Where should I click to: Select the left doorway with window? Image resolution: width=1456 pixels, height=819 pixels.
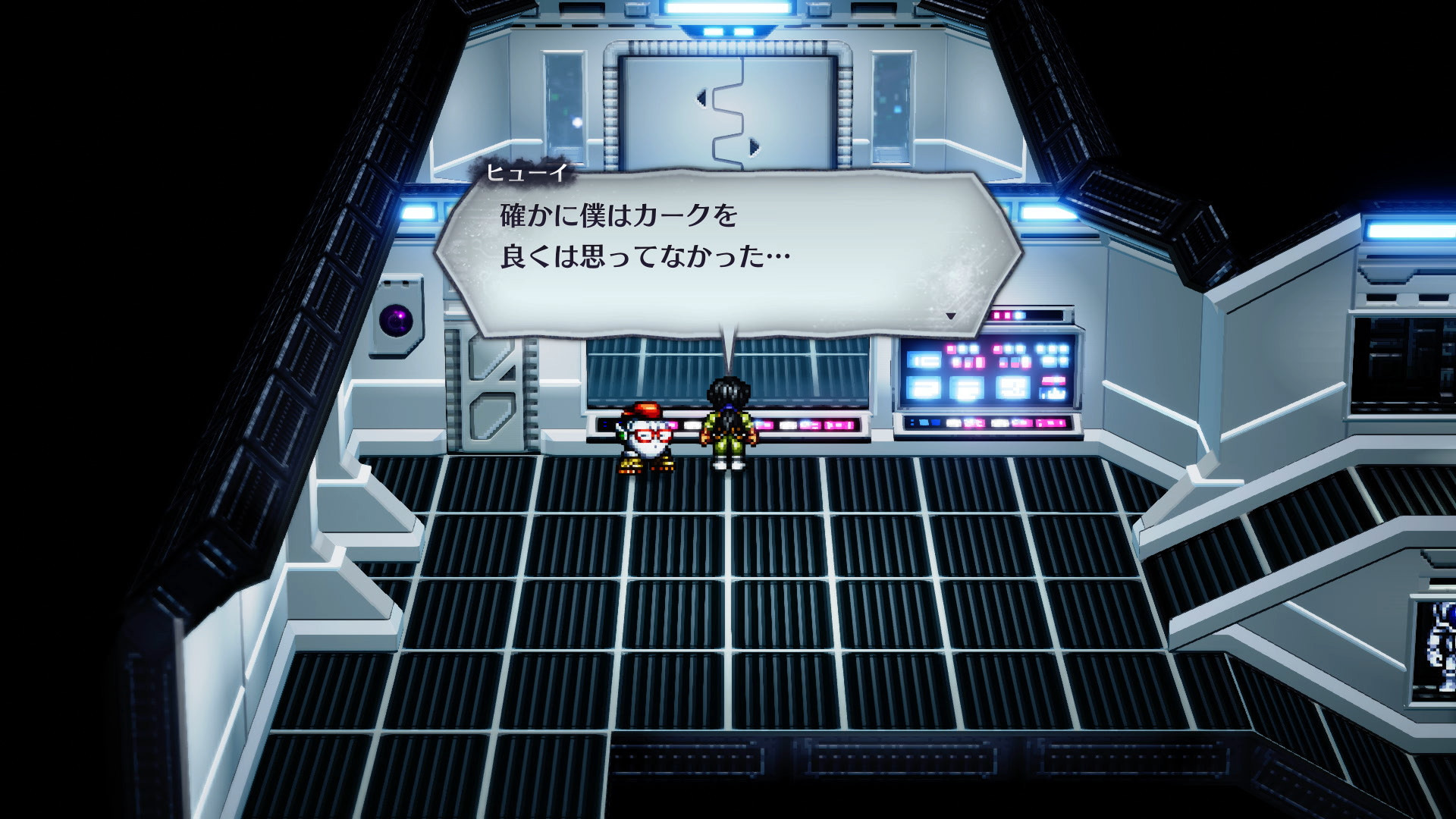pos(565,99)
